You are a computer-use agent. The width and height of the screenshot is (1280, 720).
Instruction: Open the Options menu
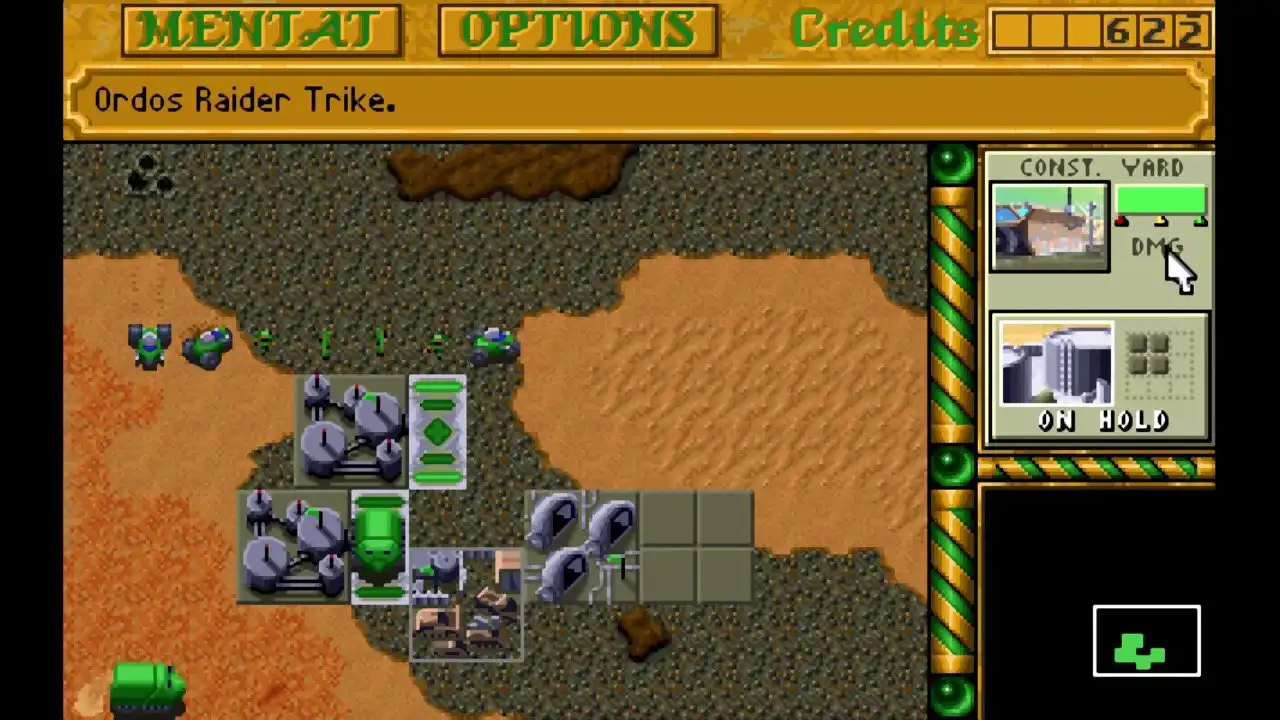tap(577, 30)
